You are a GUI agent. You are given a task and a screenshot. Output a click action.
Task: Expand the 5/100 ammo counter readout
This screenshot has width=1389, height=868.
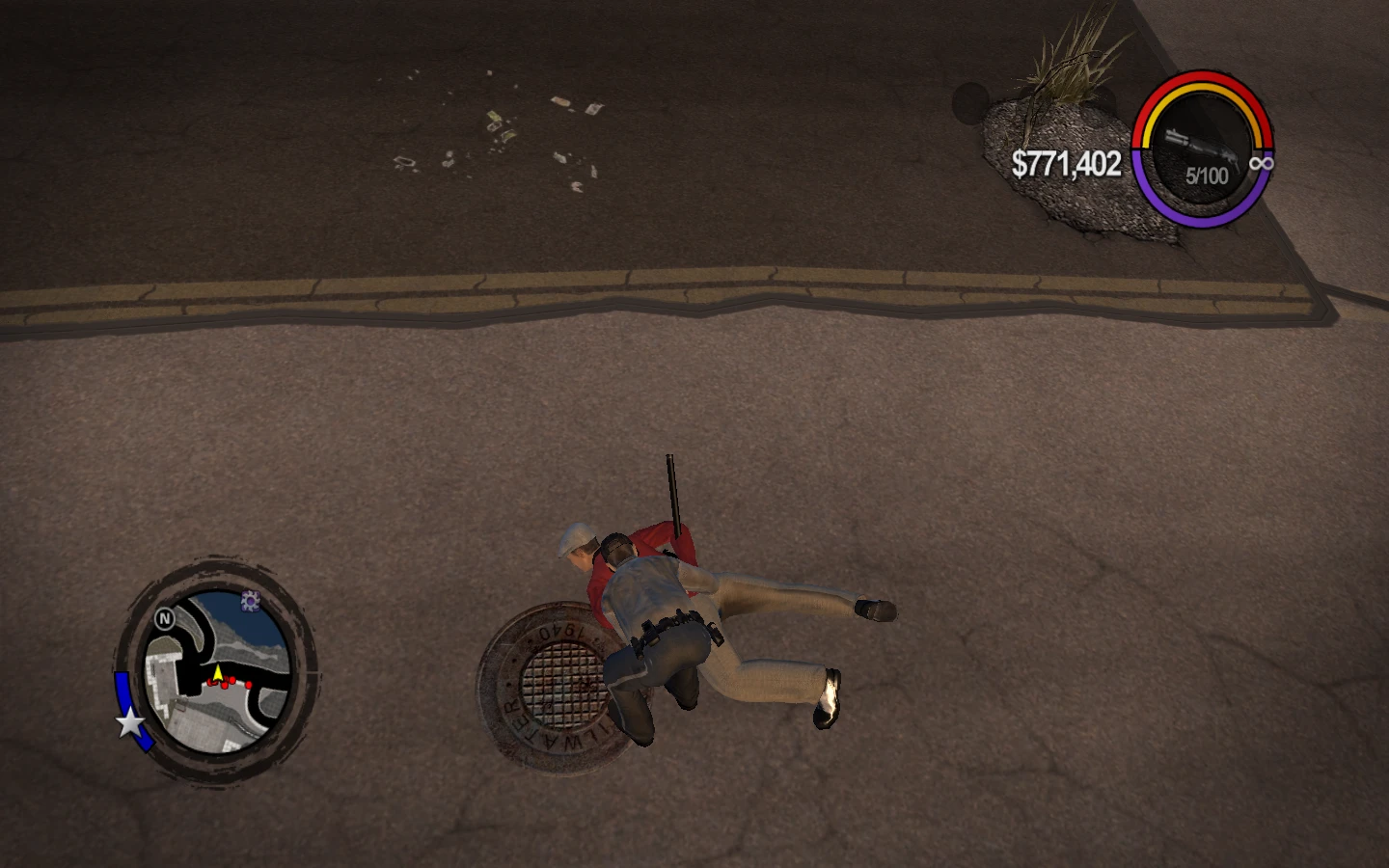(x=1206, y=176)
